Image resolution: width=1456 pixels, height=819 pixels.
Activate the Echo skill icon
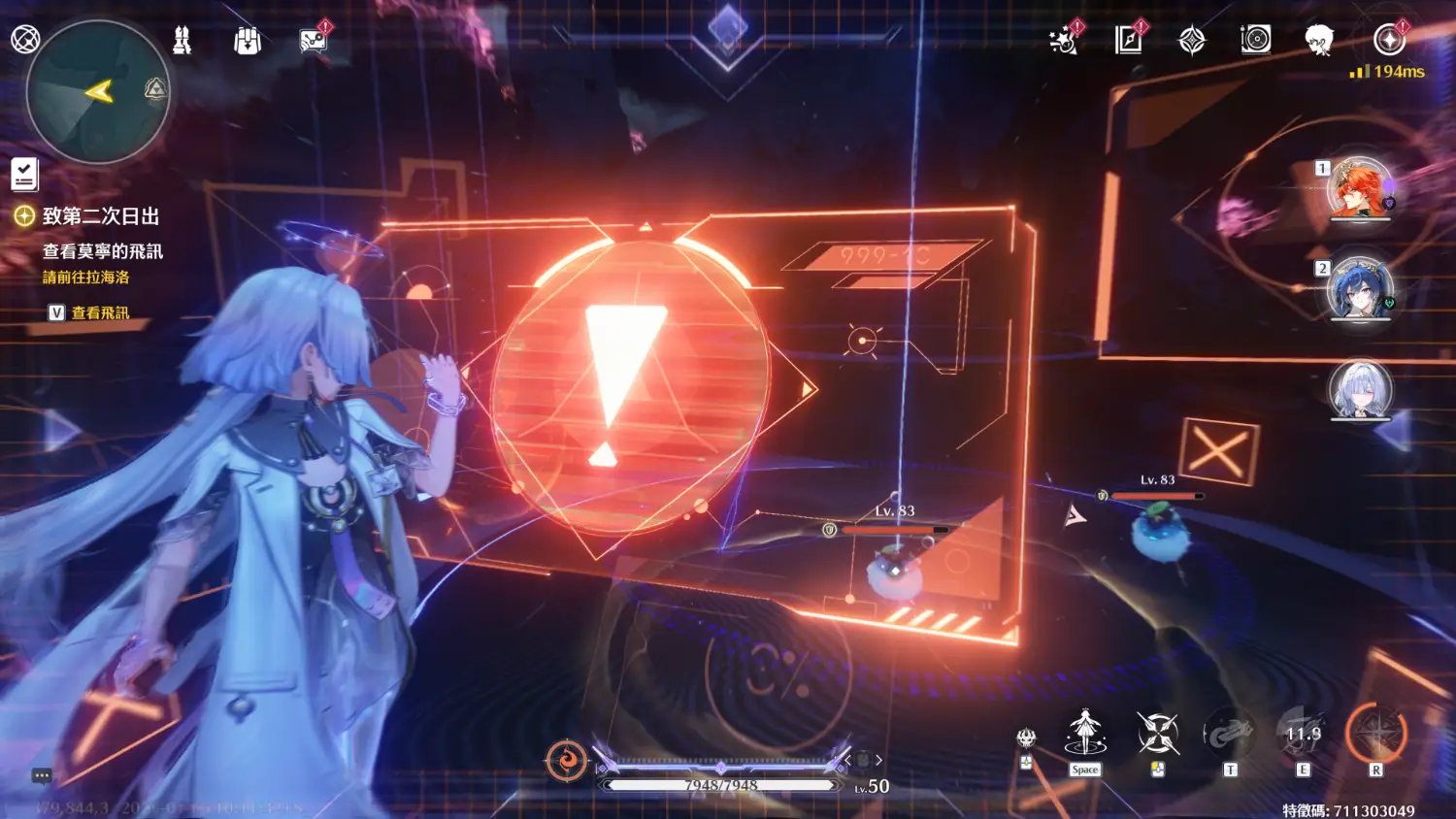coord(1230,735)
